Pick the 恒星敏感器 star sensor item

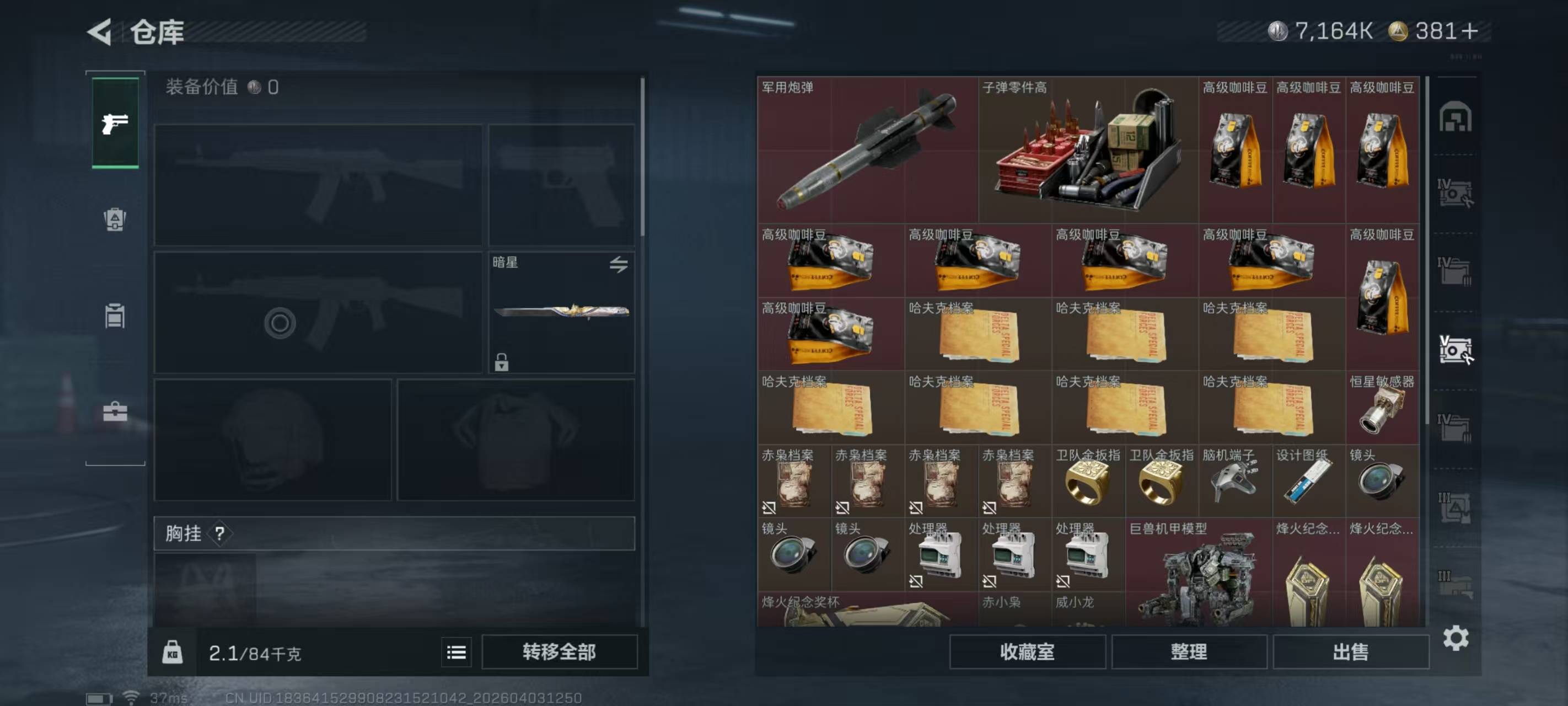pyautogui.click(x=1382, y=408)
